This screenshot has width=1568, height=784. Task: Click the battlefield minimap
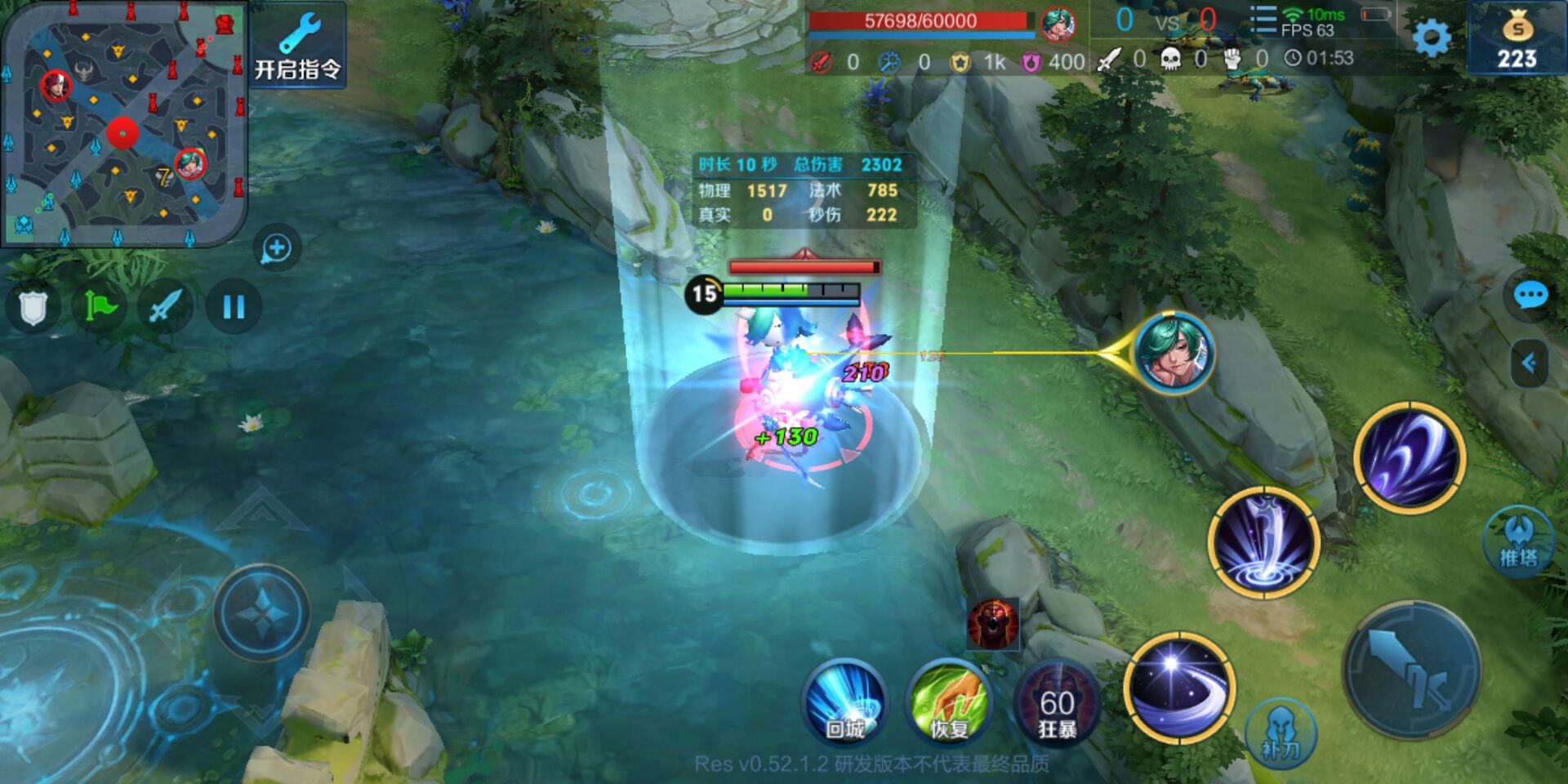coord(122,122)
